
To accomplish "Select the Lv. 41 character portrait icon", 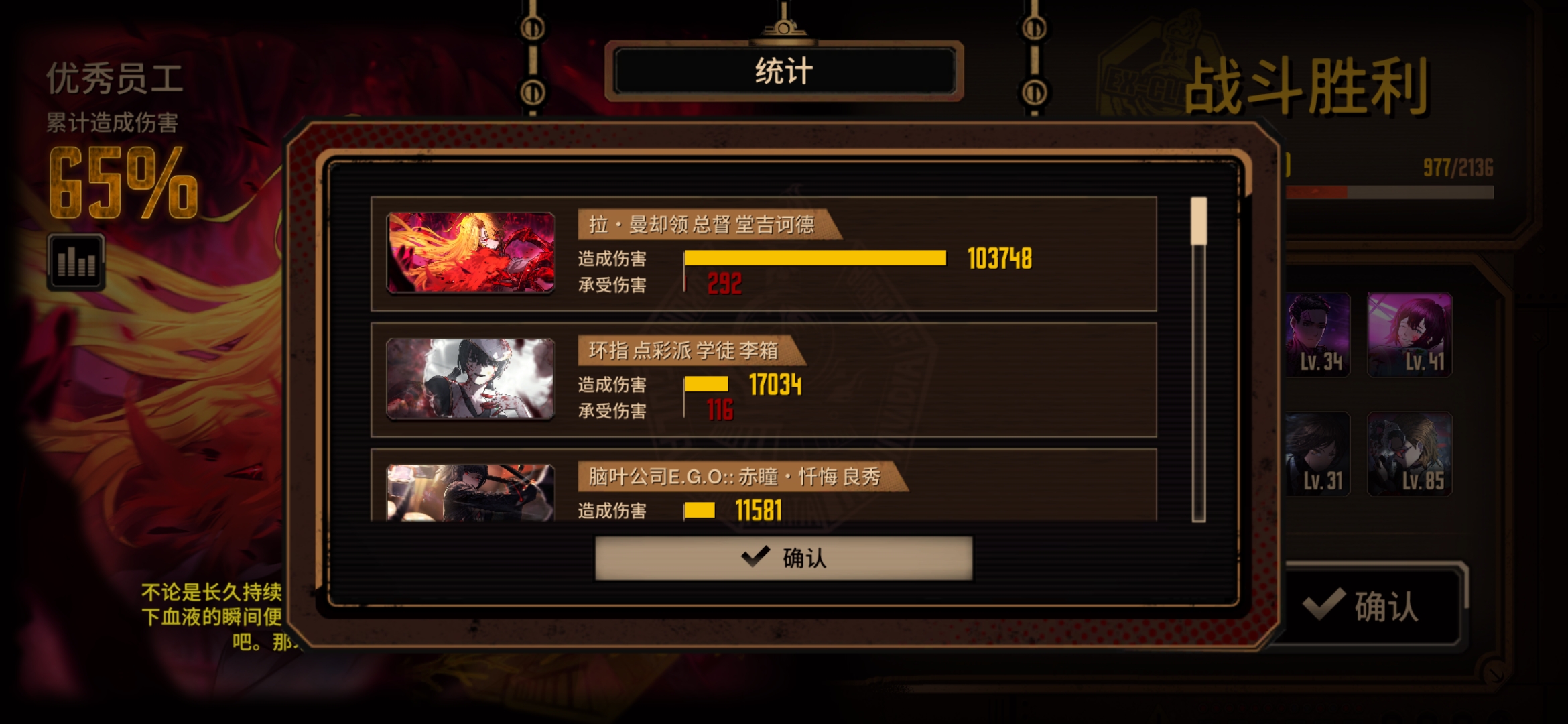I will (x=1409, y=335).
